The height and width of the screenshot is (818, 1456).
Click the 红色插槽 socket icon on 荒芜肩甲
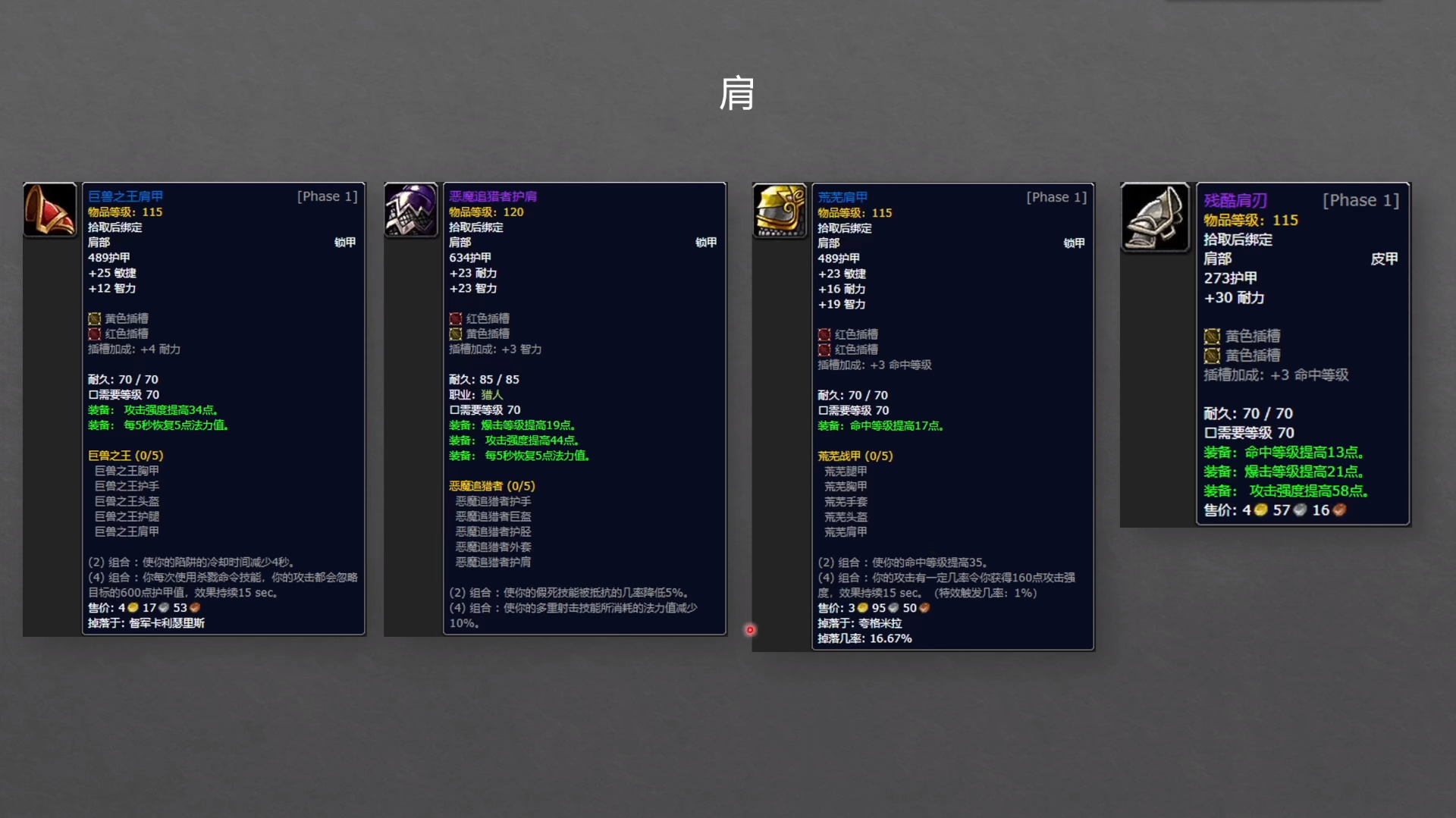[x=823, y=334]
